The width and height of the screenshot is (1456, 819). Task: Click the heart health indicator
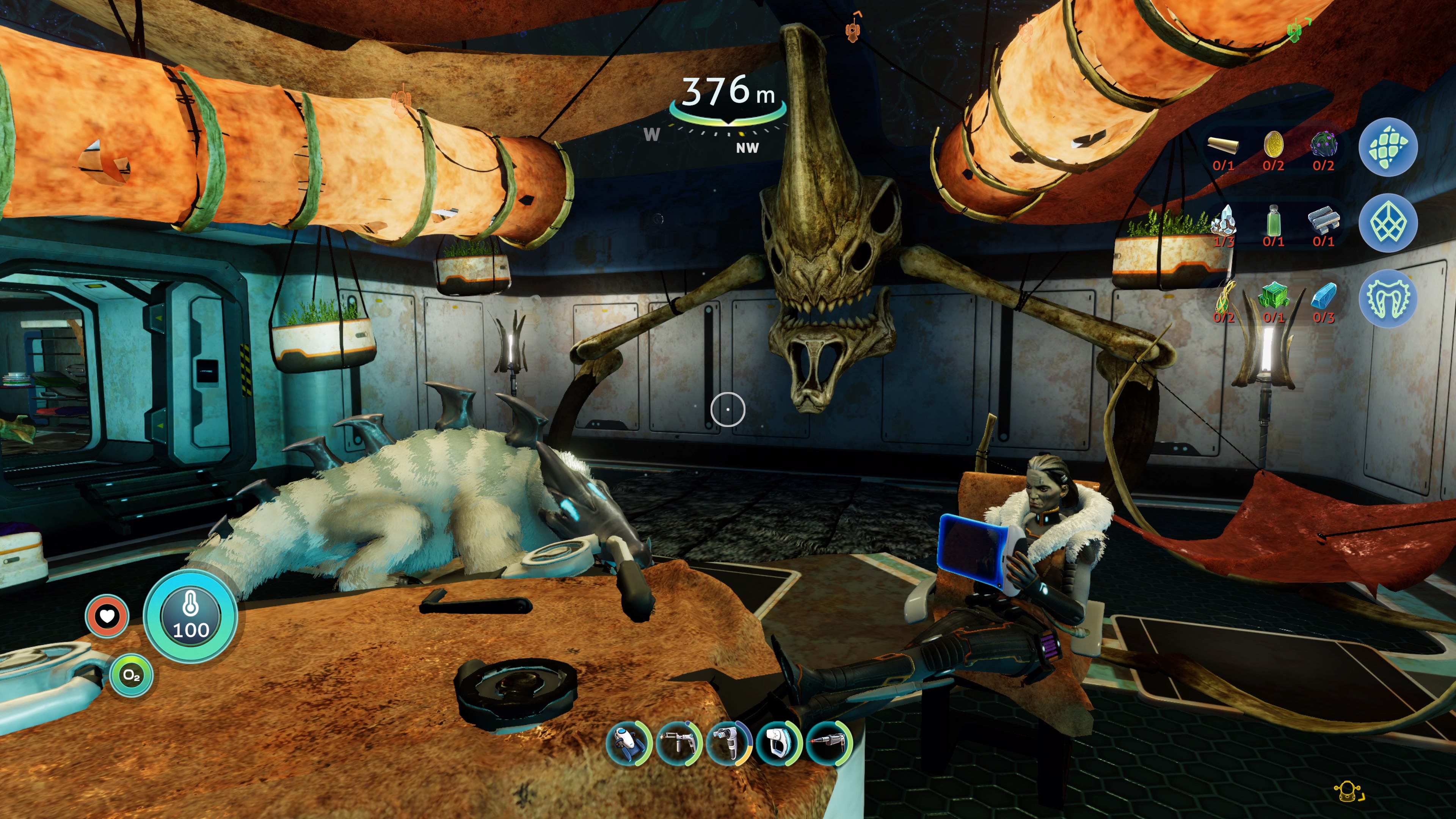pyautogui.click(x=107, y=615)
